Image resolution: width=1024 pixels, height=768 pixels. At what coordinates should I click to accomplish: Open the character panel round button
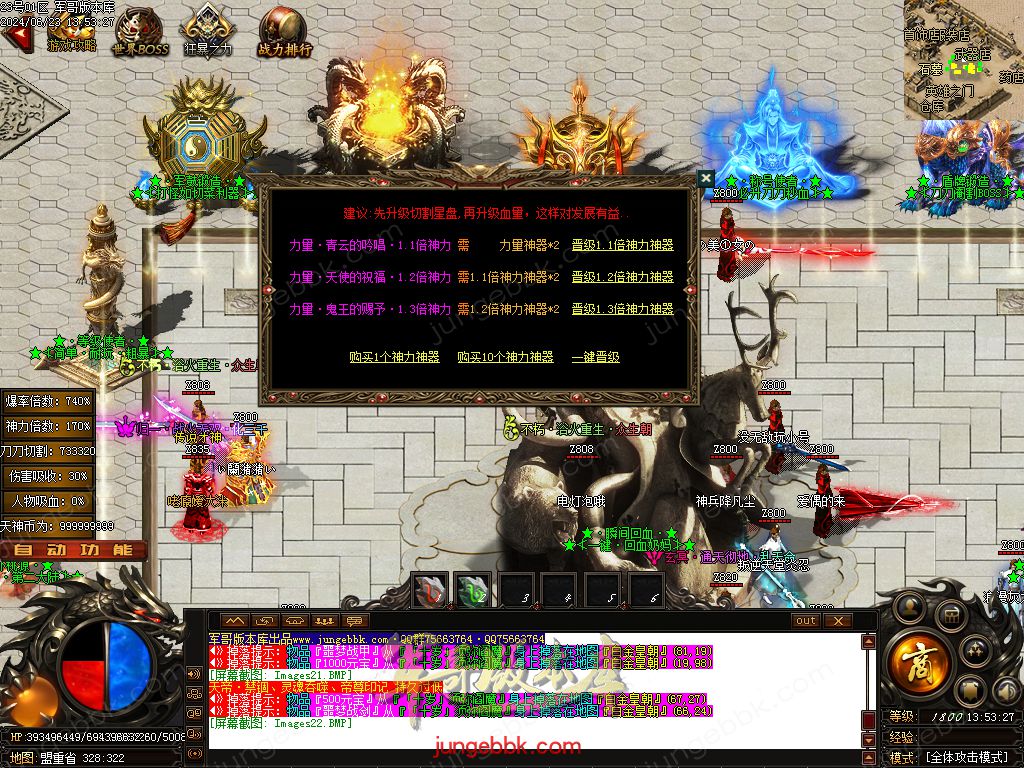pos(910,606)
